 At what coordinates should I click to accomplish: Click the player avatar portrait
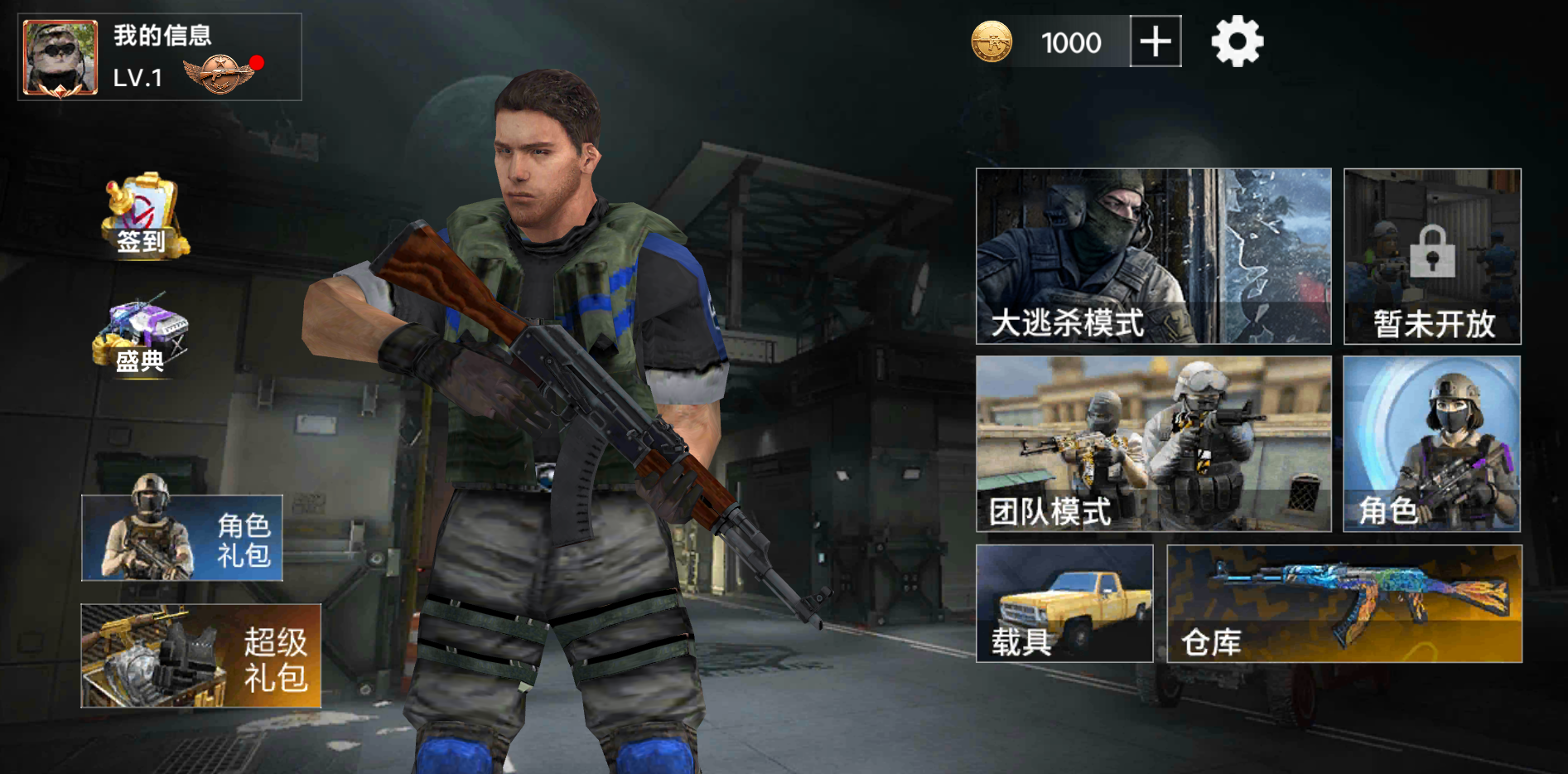tap(60, 58)
